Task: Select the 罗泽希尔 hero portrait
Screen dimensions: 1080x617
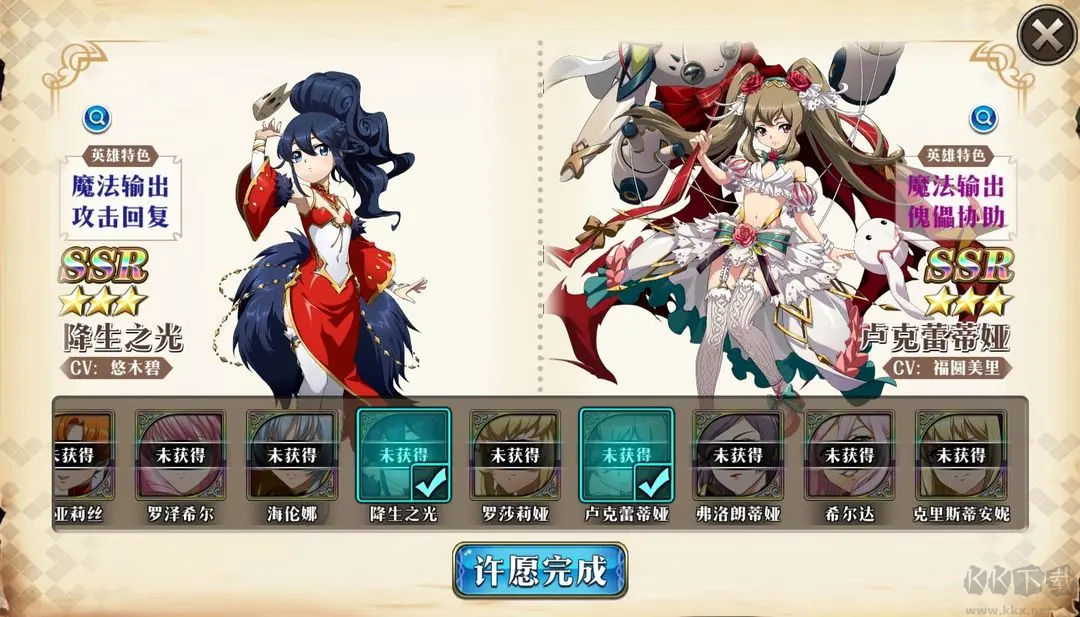Action: click(180, 455)
